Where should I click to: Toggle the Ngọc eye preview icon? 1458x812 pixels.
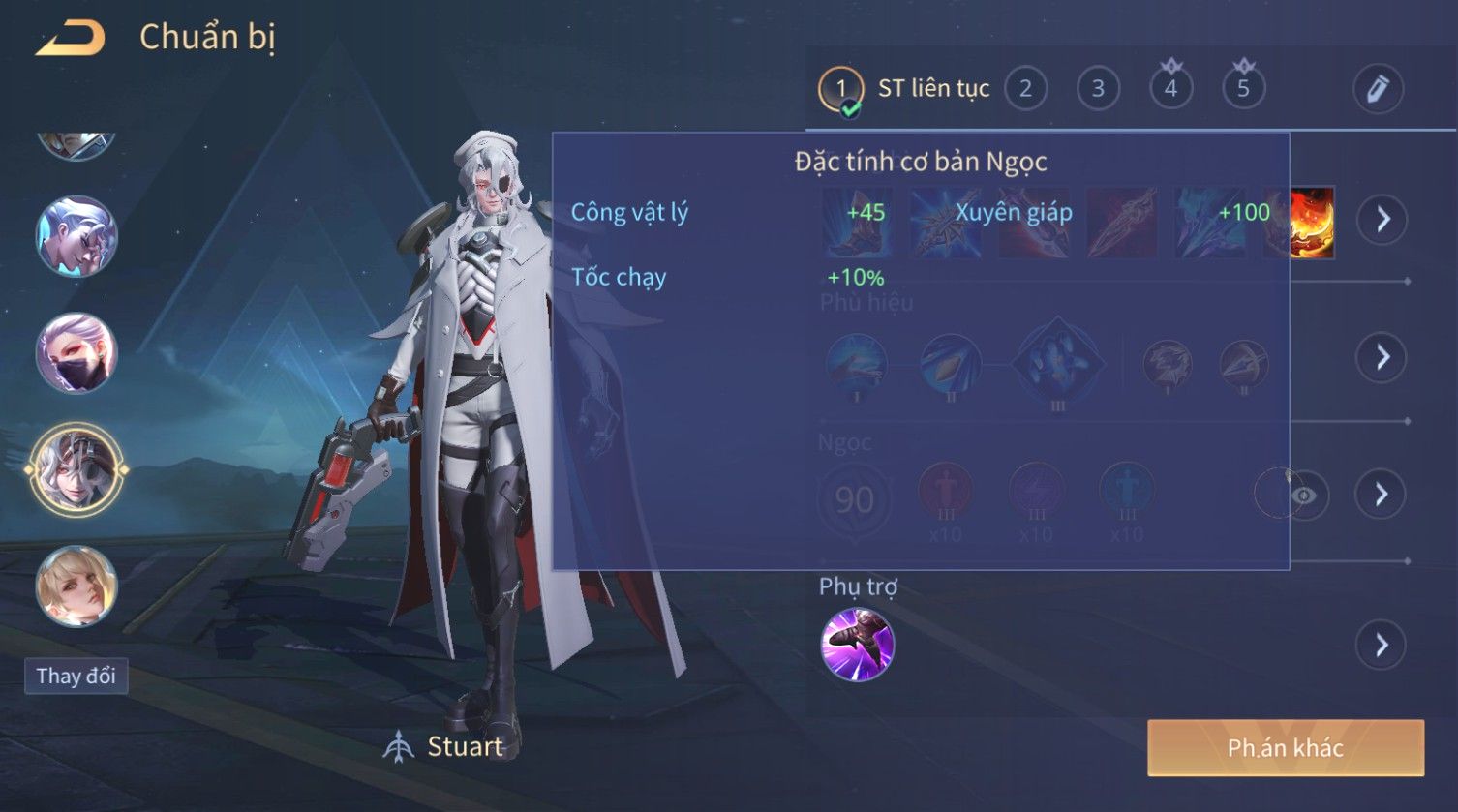[1303, 496]
